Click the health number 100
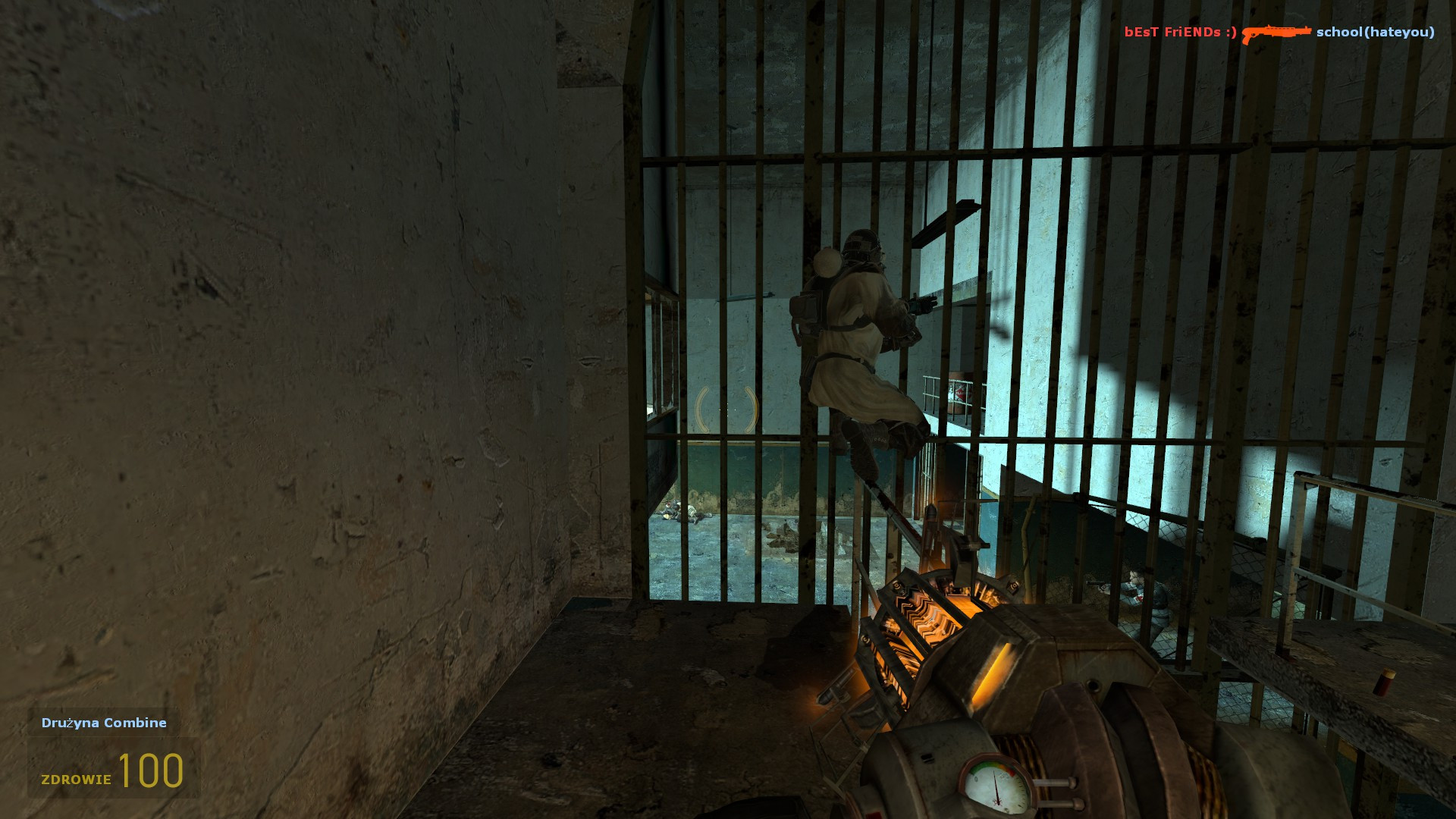The width and height of the screenshot is (1456, 819). tap(152, 772)
